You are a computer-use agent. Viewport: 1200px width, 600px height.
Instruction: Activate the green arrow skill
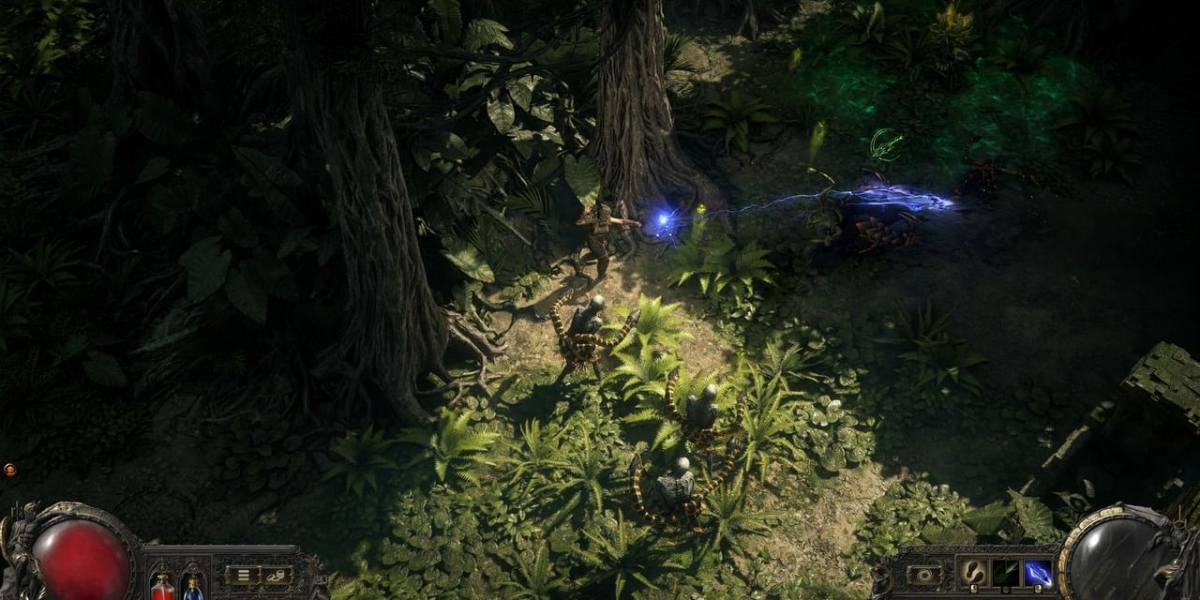coord(1005,573)
